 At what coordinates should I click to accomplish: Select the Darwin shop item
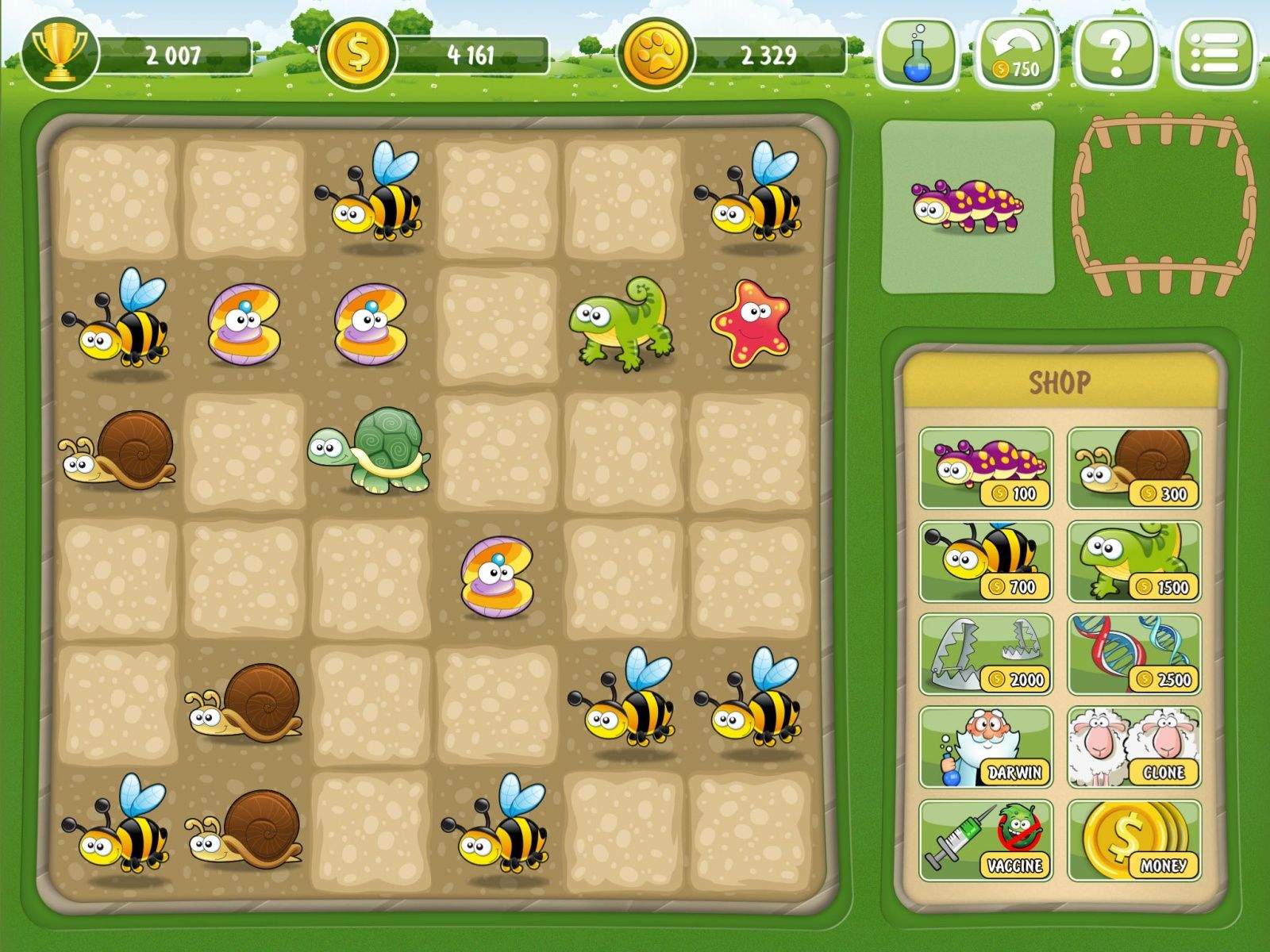pyautogui.click(x=987, y=747)
